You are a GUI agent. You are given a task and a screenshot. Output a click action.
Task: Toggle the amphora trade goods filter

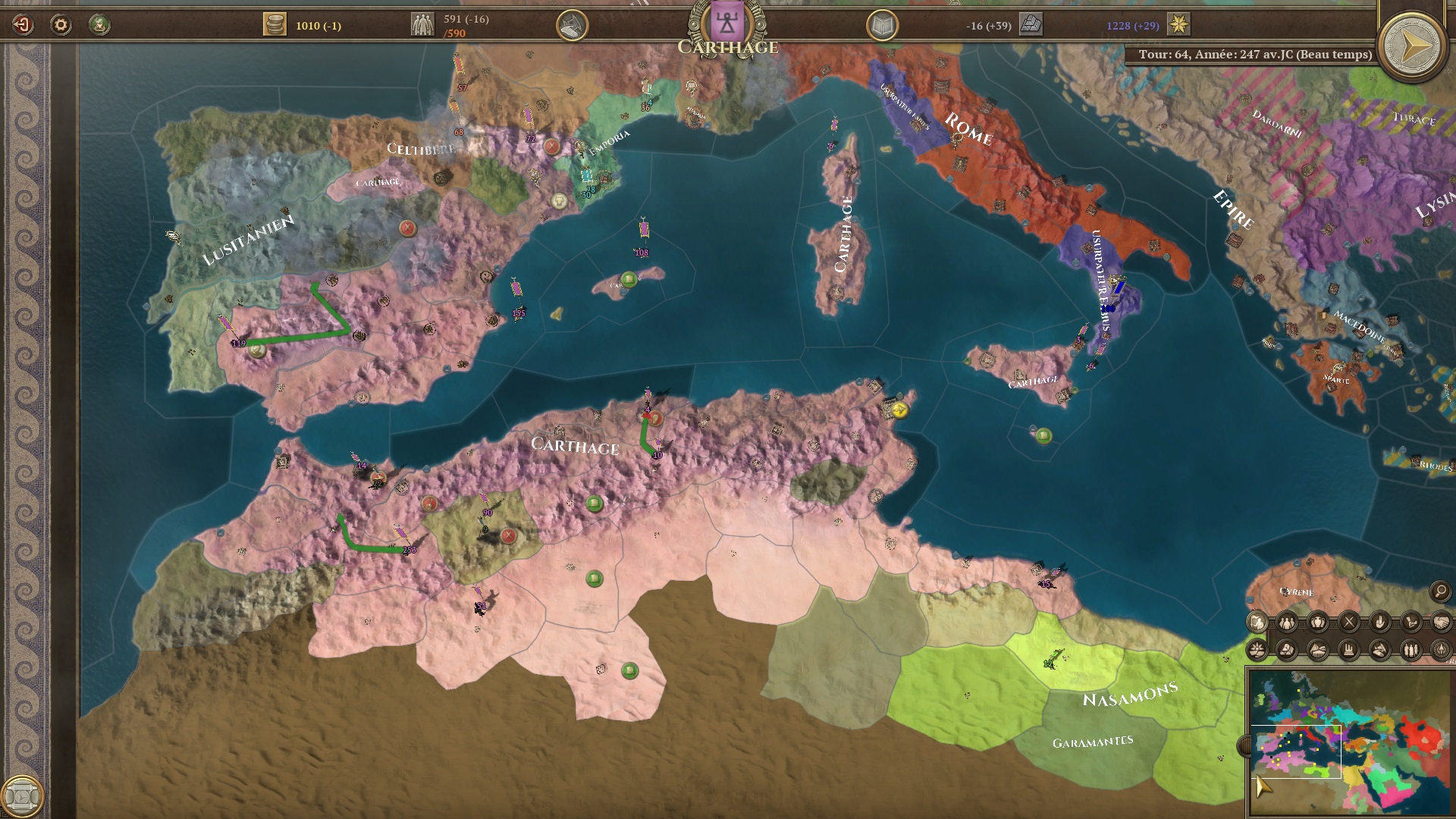coord(1318,623)
